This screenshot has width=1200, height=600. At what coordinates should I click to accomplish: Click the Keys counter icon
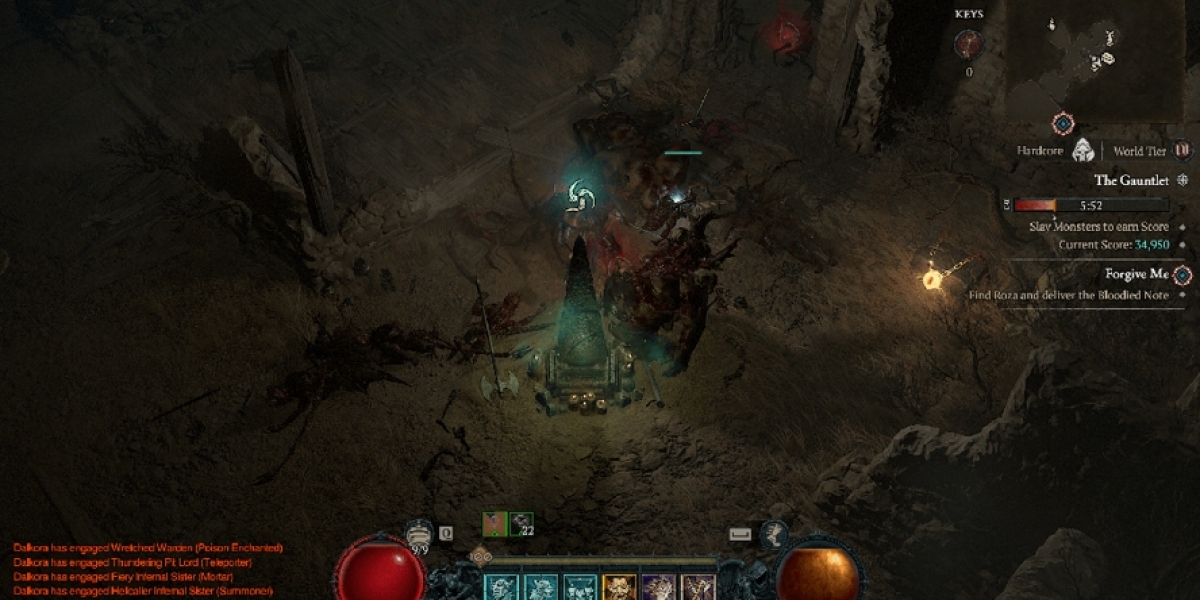967,44
